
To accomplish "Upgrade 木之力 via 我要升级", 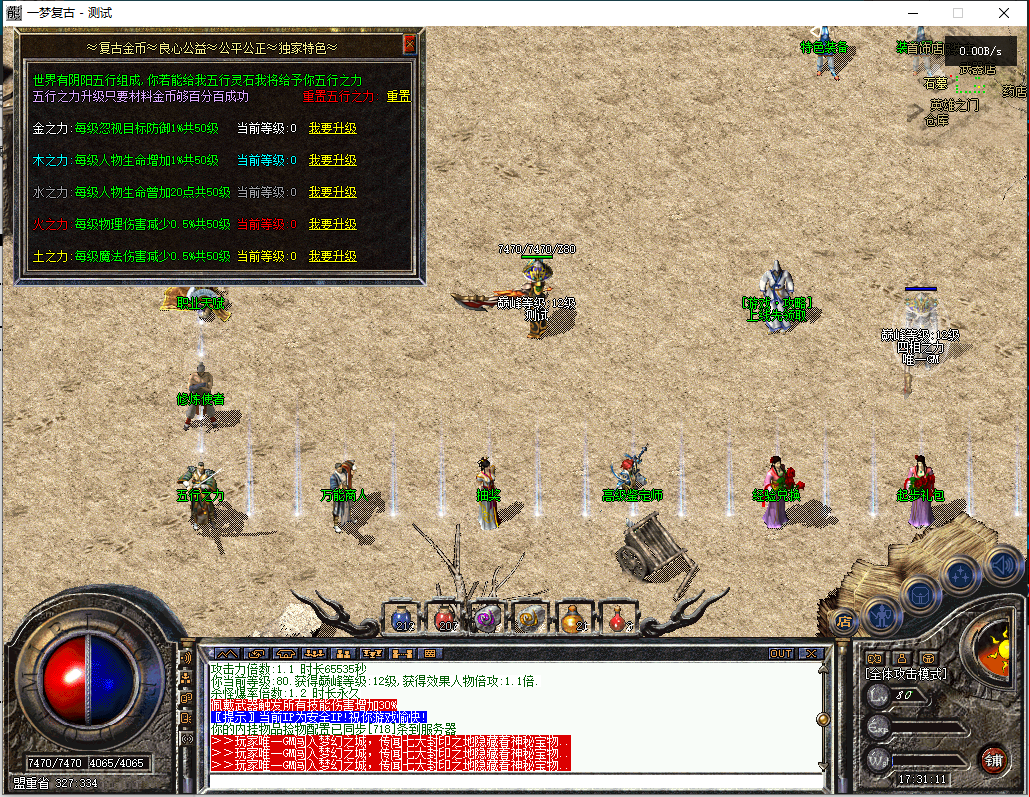I will [332, 160].
